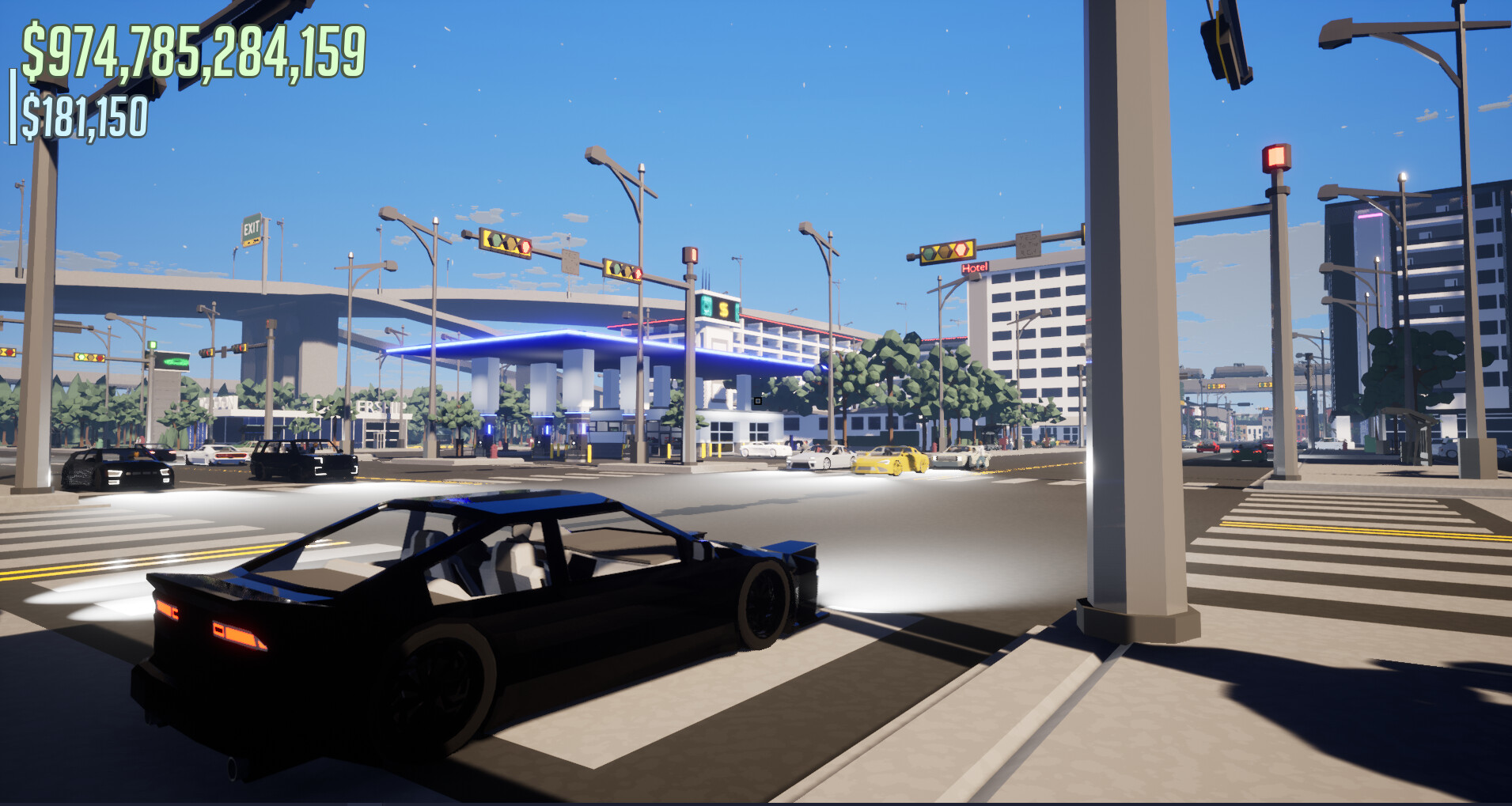Click the vertical progress bar beside the money HUD
The height and width of the screenshot is (806, 1512).
(14, 111)
